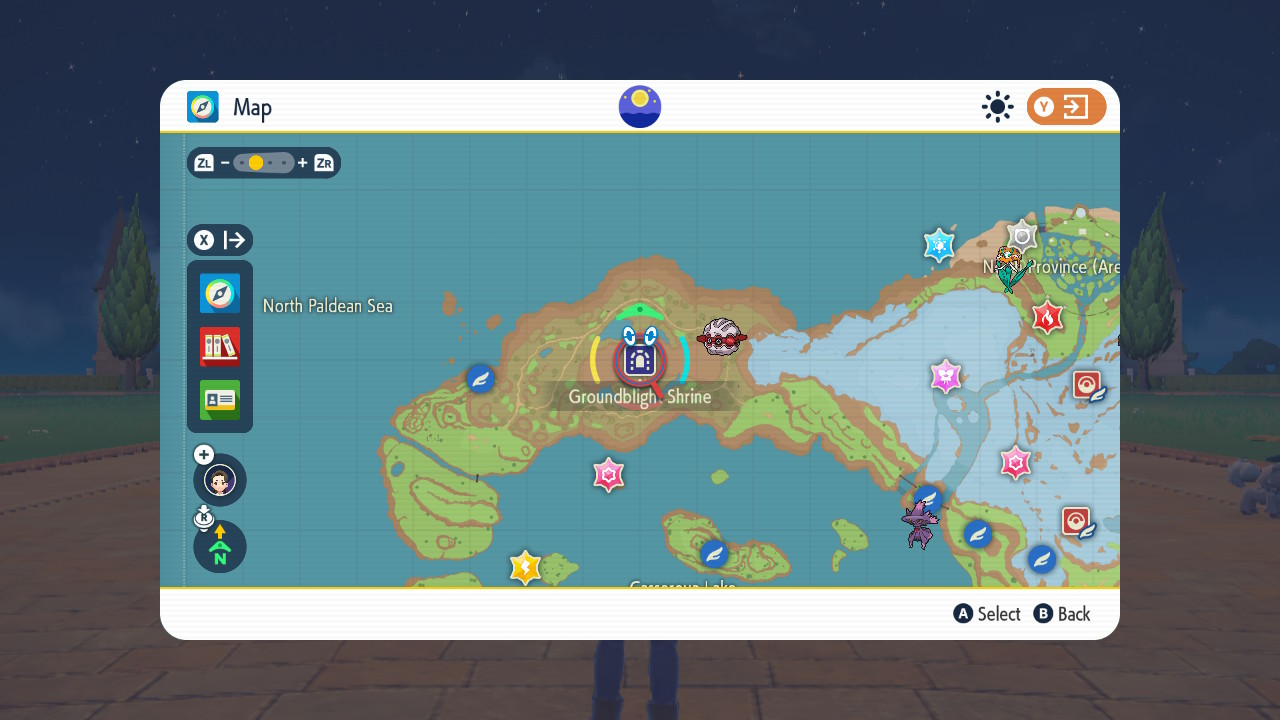Select the purple Pokémon outbreak marker by the river
Viewport: 1280px width, 720px height.
click(920, 521)
